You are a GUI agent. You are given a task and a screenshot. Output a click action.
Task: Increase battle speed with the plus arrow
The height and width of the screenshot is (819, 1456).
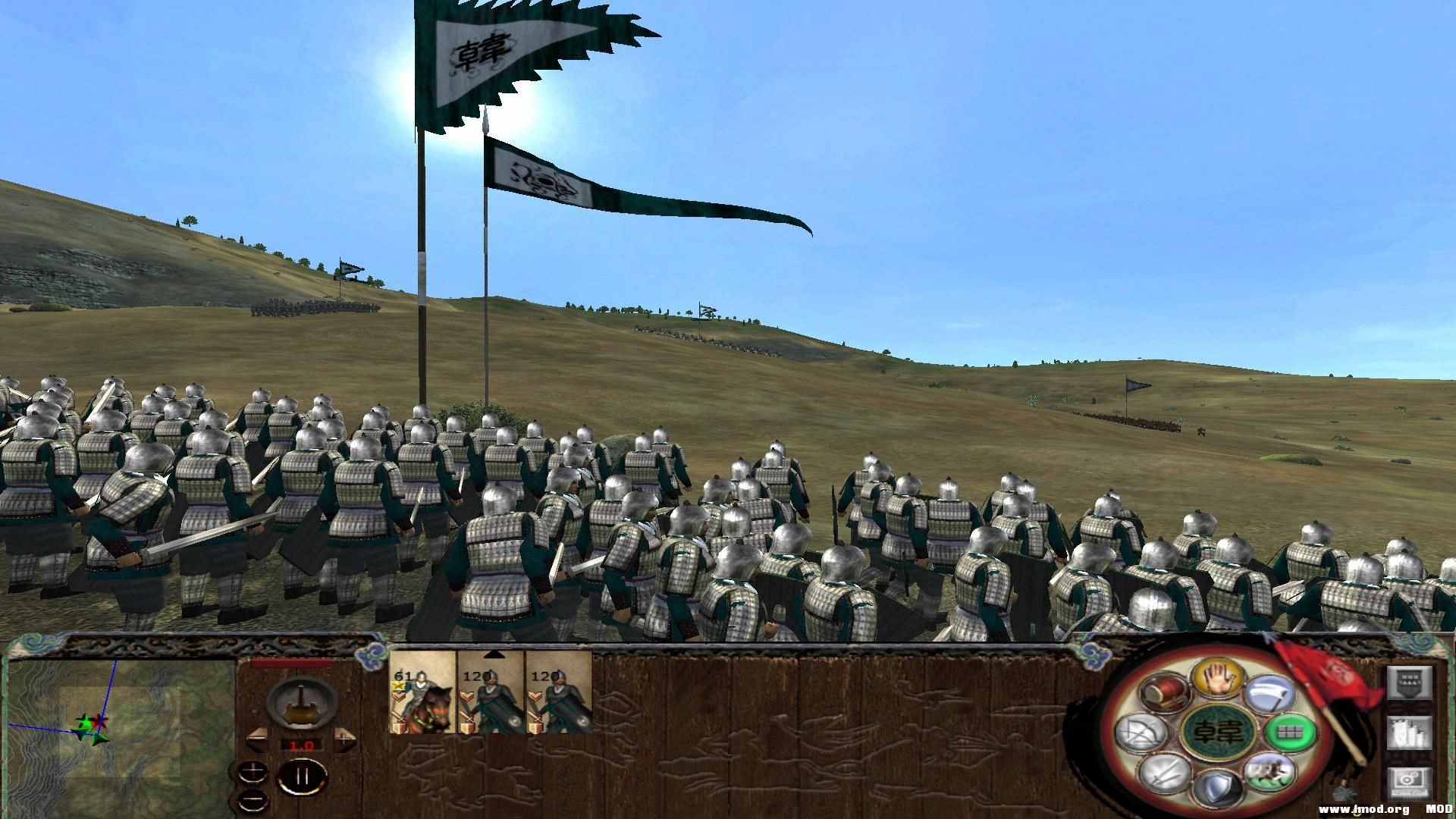pos(344,739)
